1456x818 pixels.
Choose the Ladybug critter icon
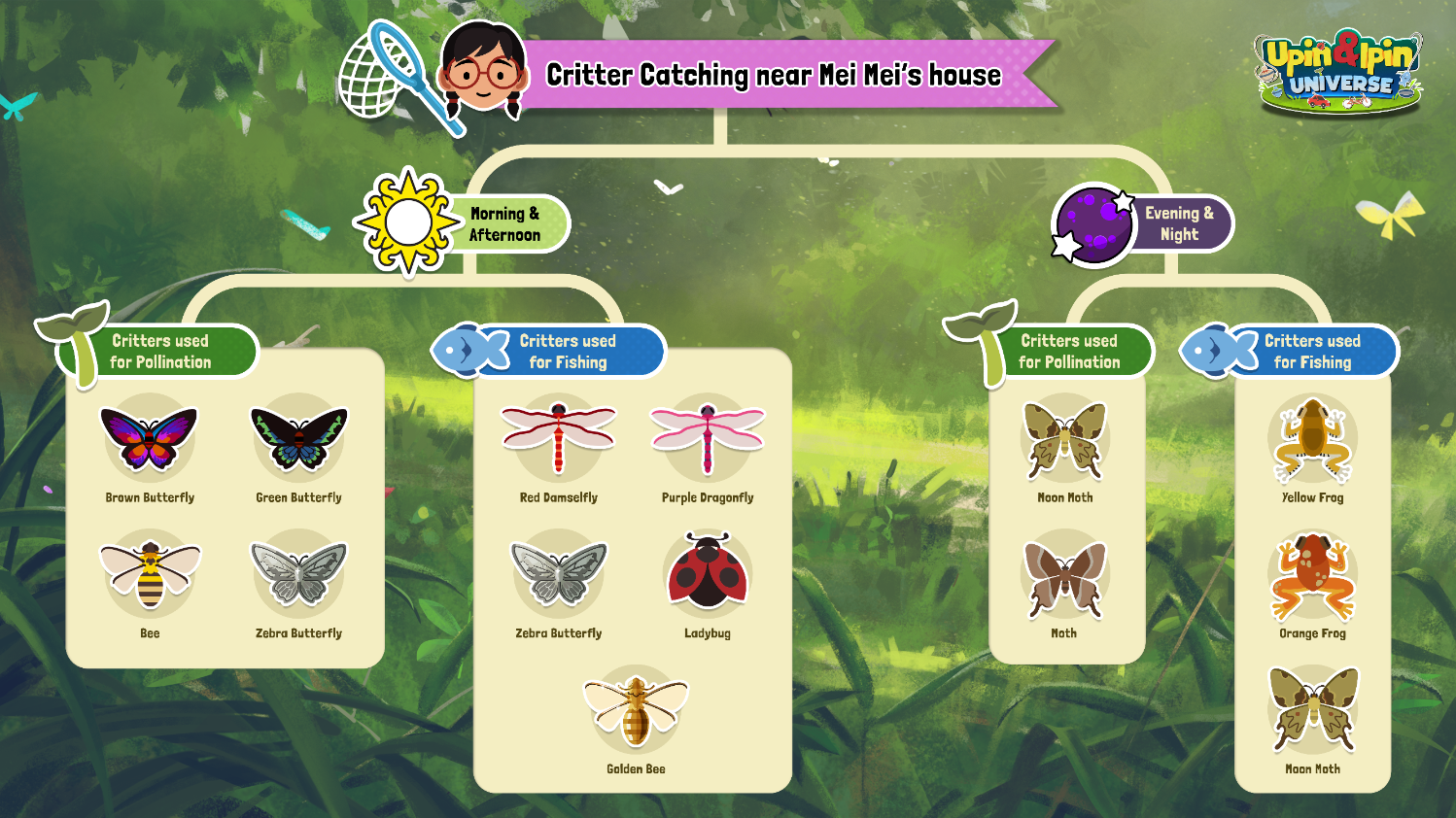(708, 574)
